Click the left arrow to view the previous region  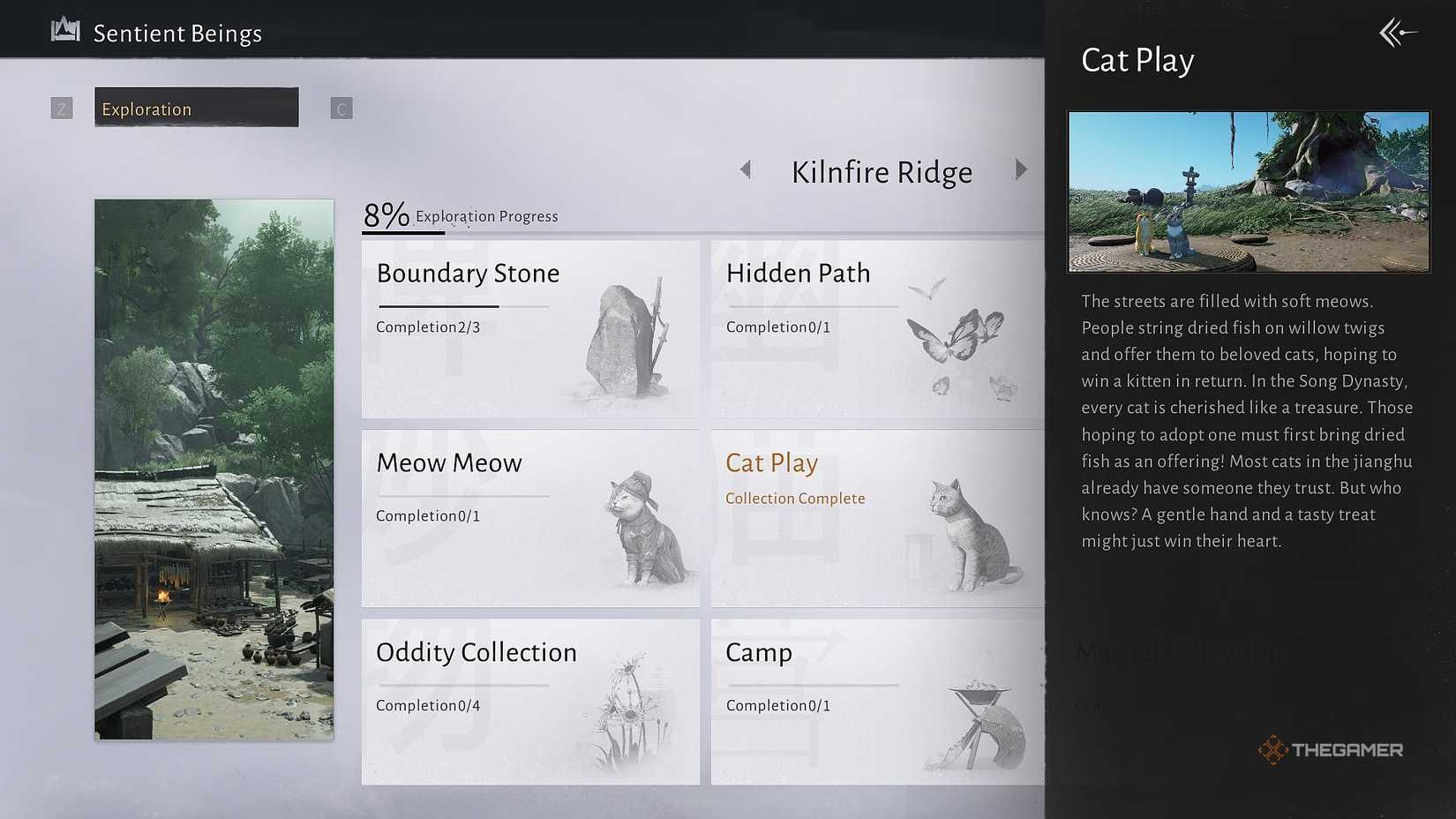coord(746,169)
